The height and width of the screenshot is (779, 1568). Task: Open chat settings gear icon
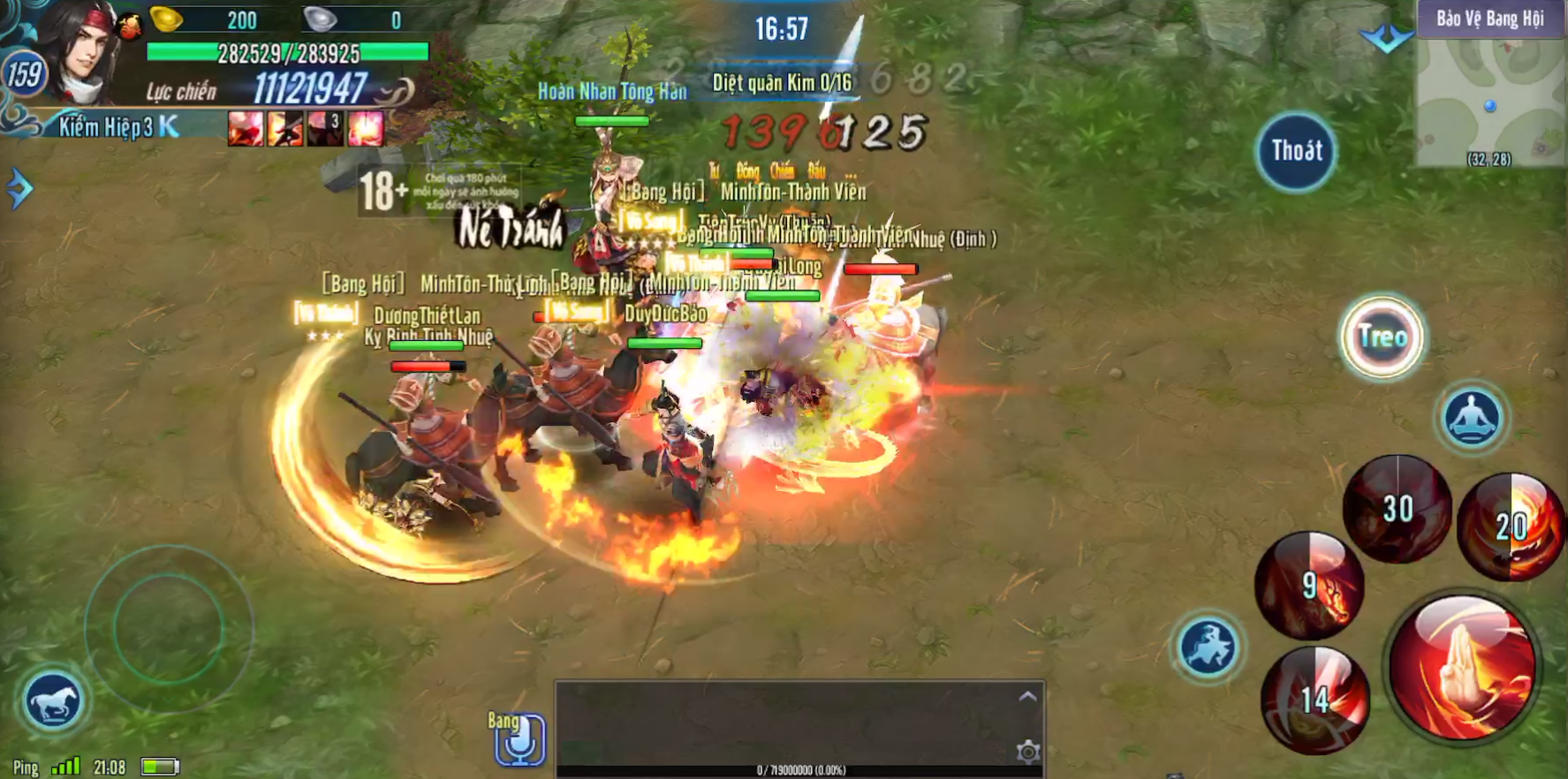click(x=1027, y=752)
